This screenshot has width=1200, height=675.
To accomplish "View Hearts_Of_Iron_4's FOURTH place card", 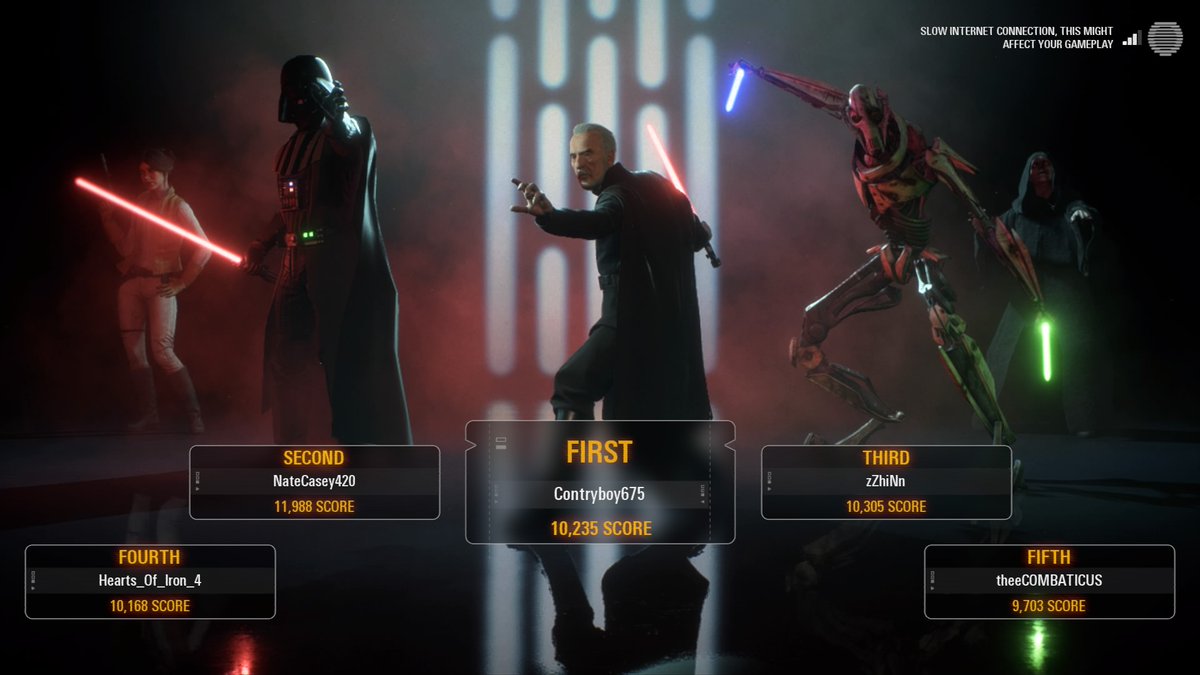I will 150,581.
